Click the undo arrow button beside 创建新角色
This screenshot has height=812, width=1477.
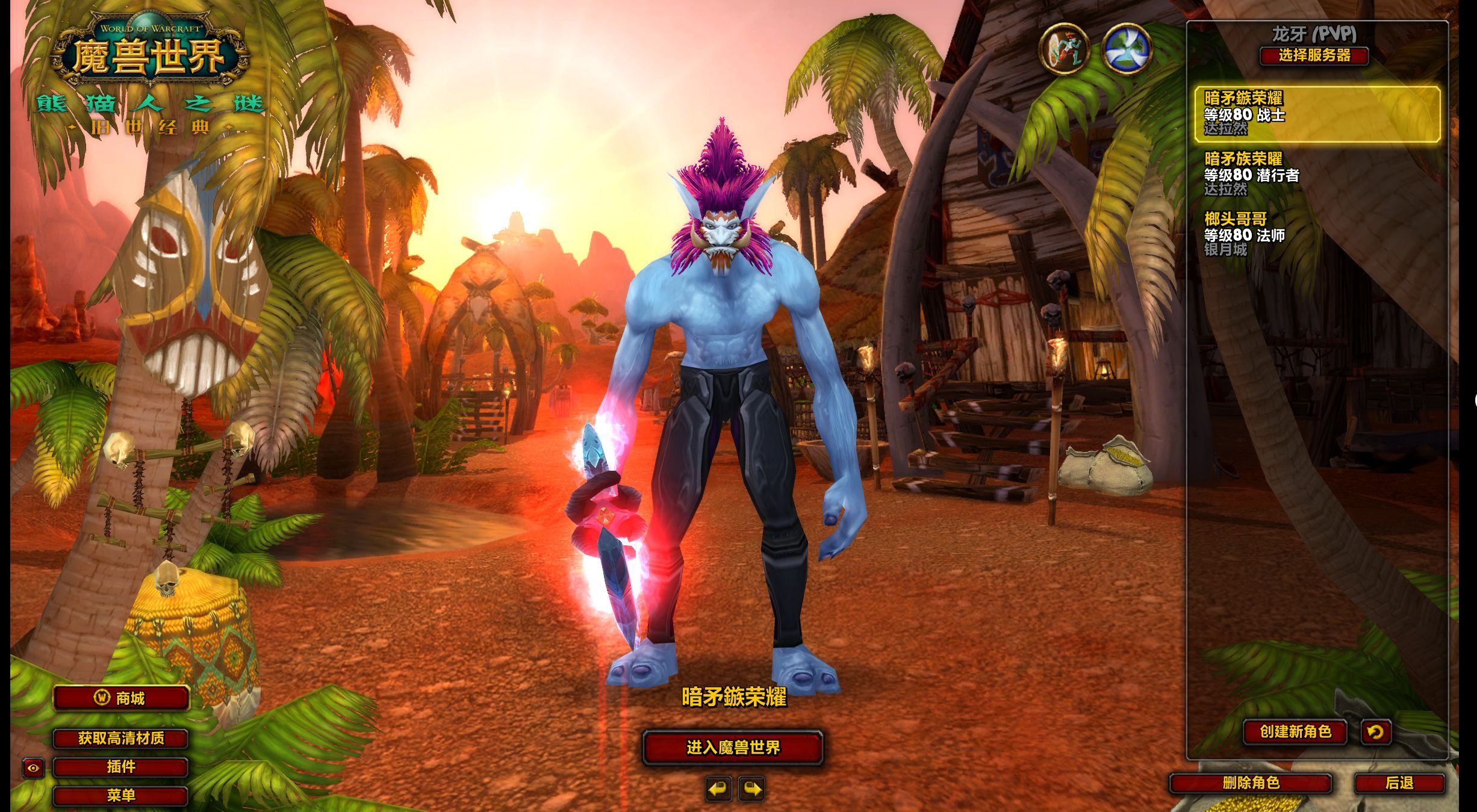1376,732
